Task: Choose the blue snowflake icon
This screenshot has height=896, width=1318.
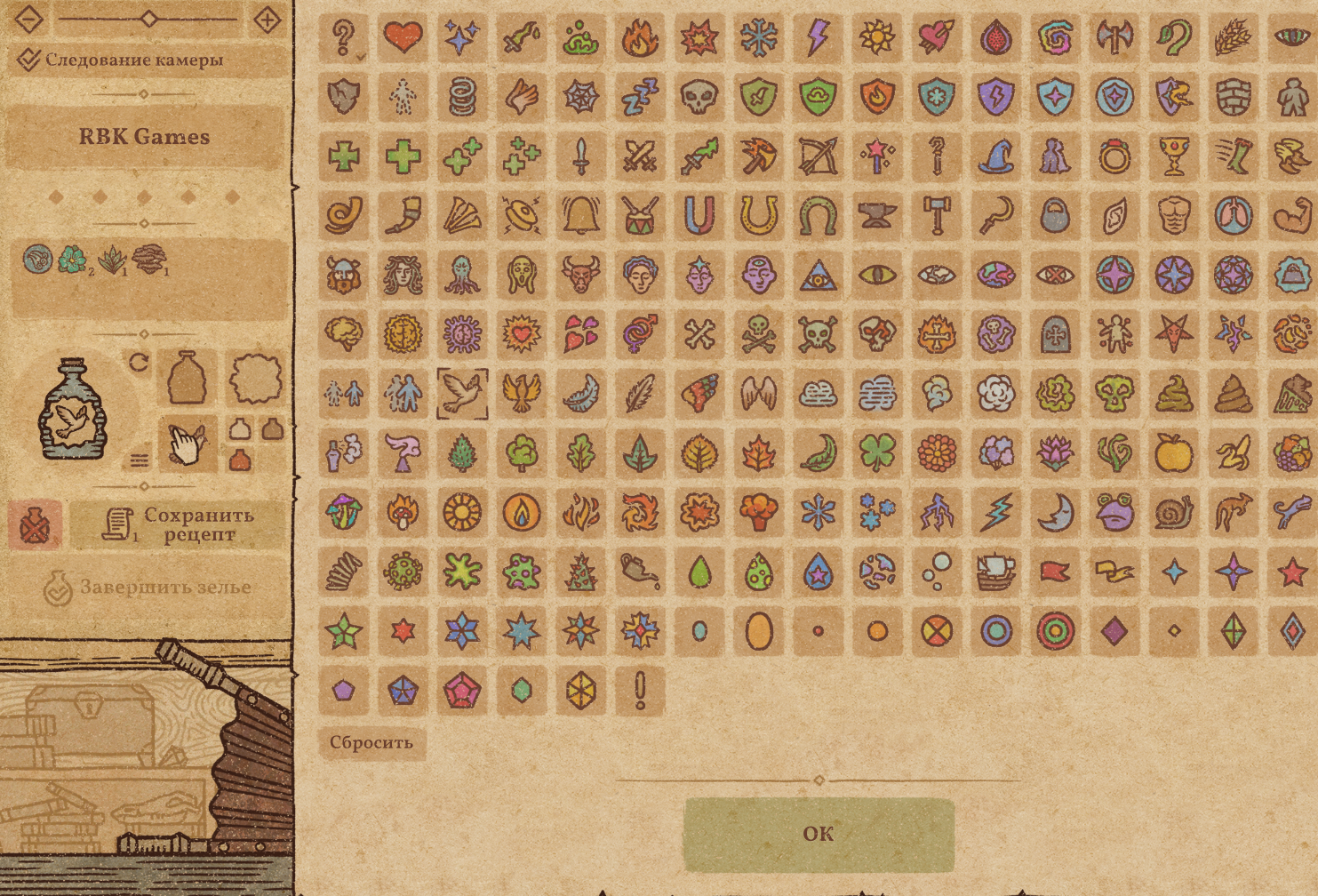Action: [759, 37]
